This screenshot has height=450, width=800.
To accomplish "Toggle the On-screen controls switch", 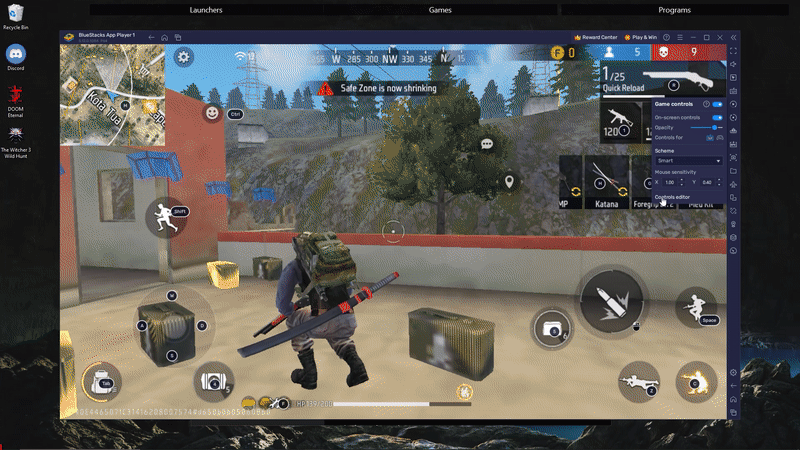I will 716,117.
